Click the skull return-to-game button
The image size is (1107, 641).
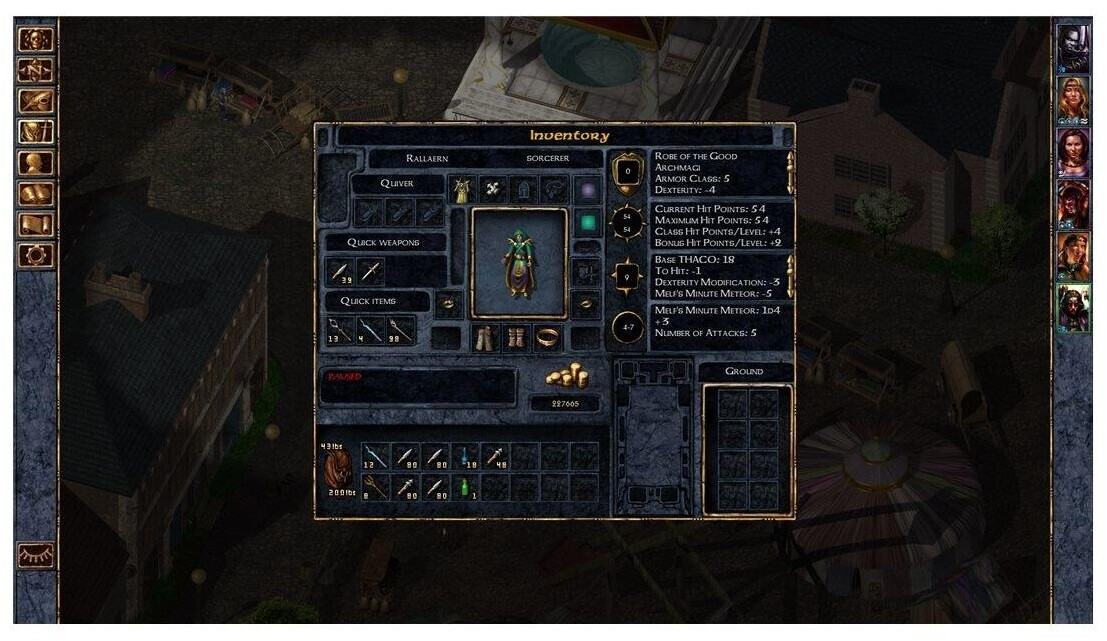point(36,40)
